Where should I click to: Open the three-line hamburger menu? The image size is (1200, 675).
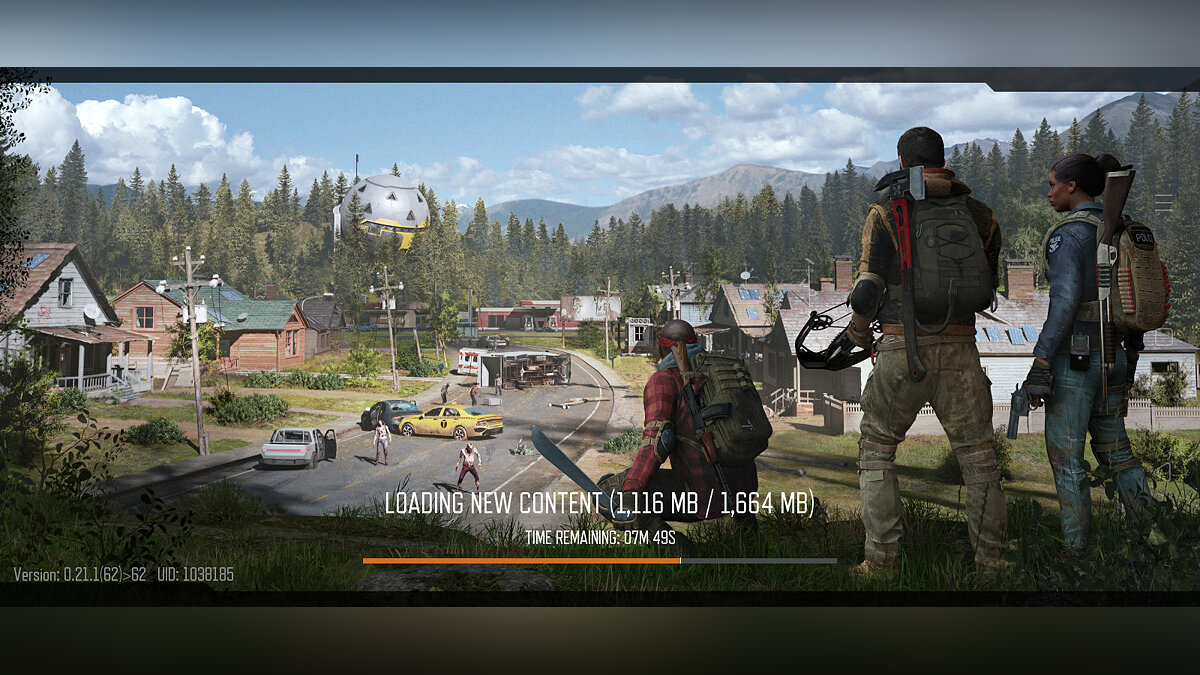pos(1163,202)
